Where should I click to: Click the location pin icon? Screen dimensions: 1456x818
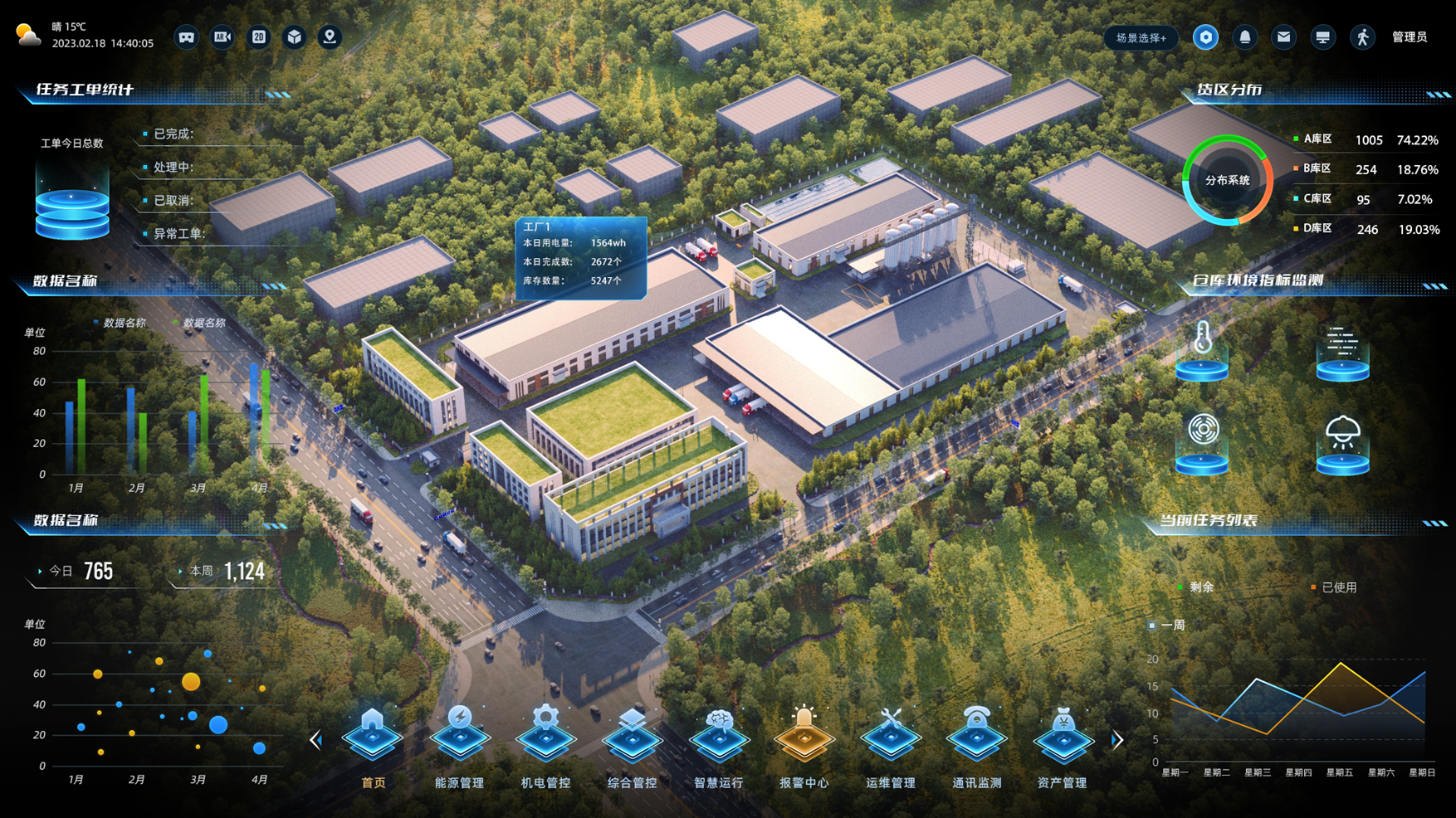(x=330, y=37)
